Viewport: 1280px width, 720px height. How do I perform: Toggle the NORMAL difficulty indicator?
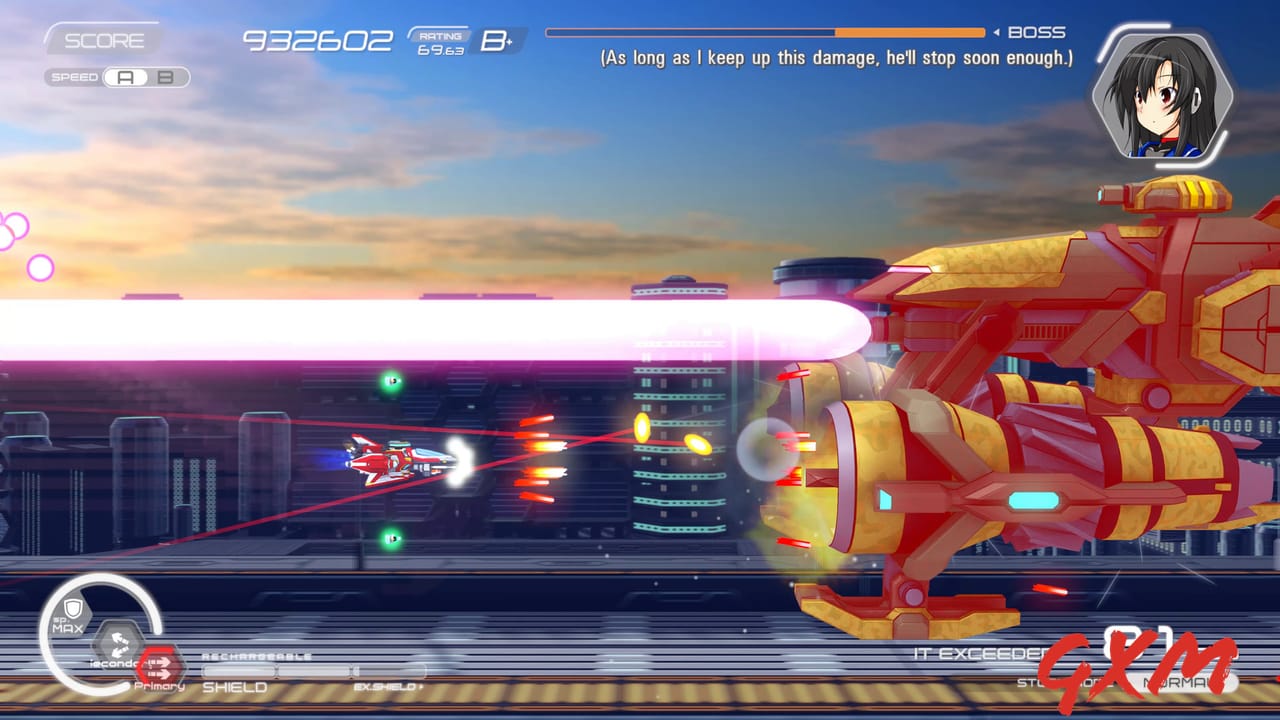[1182, 682]
